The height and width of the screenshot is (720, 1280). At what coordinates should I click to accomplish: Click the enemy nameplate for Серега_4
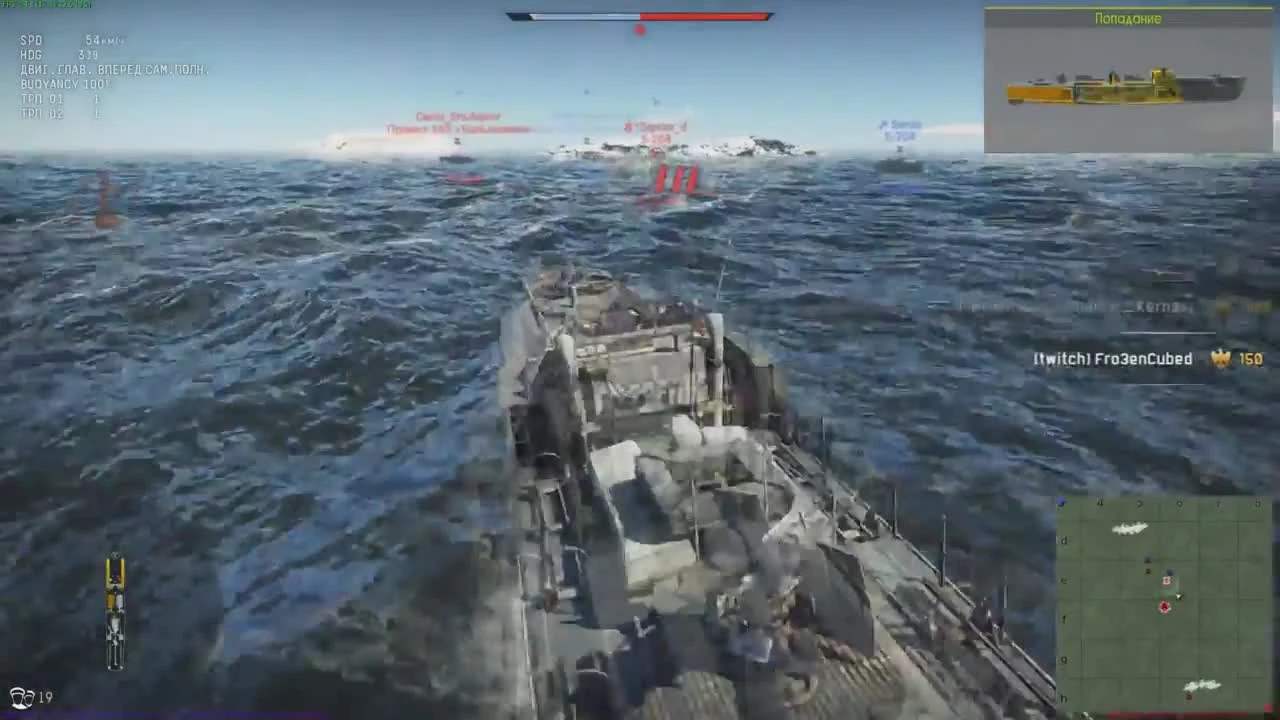pos(655,128)
